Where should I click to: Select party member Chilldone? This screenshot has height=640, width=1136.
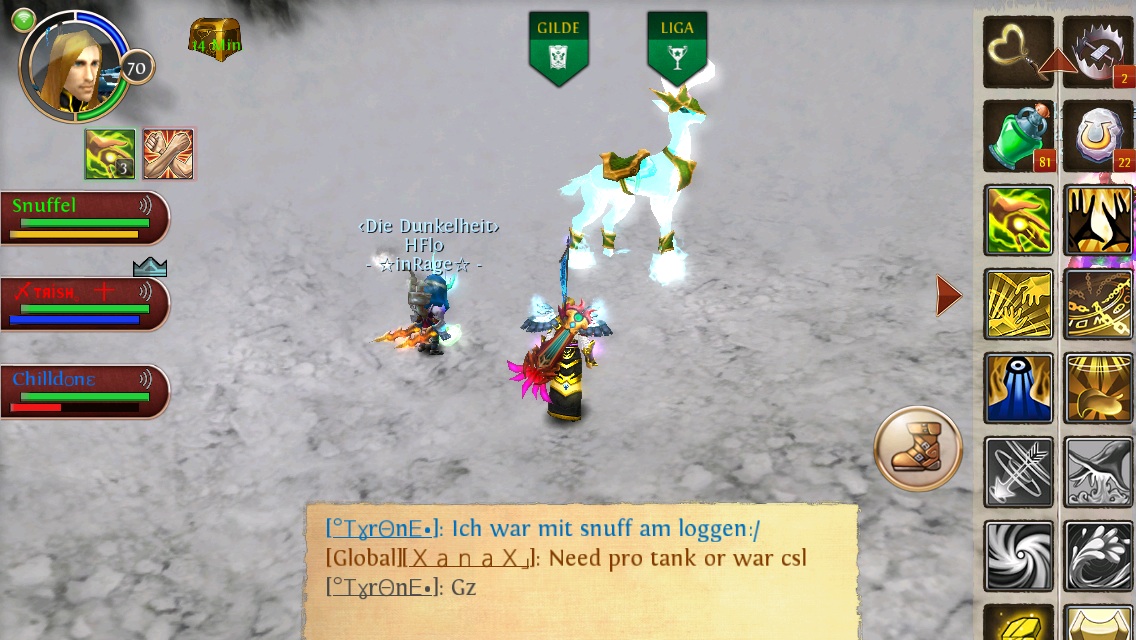point(84,391)
